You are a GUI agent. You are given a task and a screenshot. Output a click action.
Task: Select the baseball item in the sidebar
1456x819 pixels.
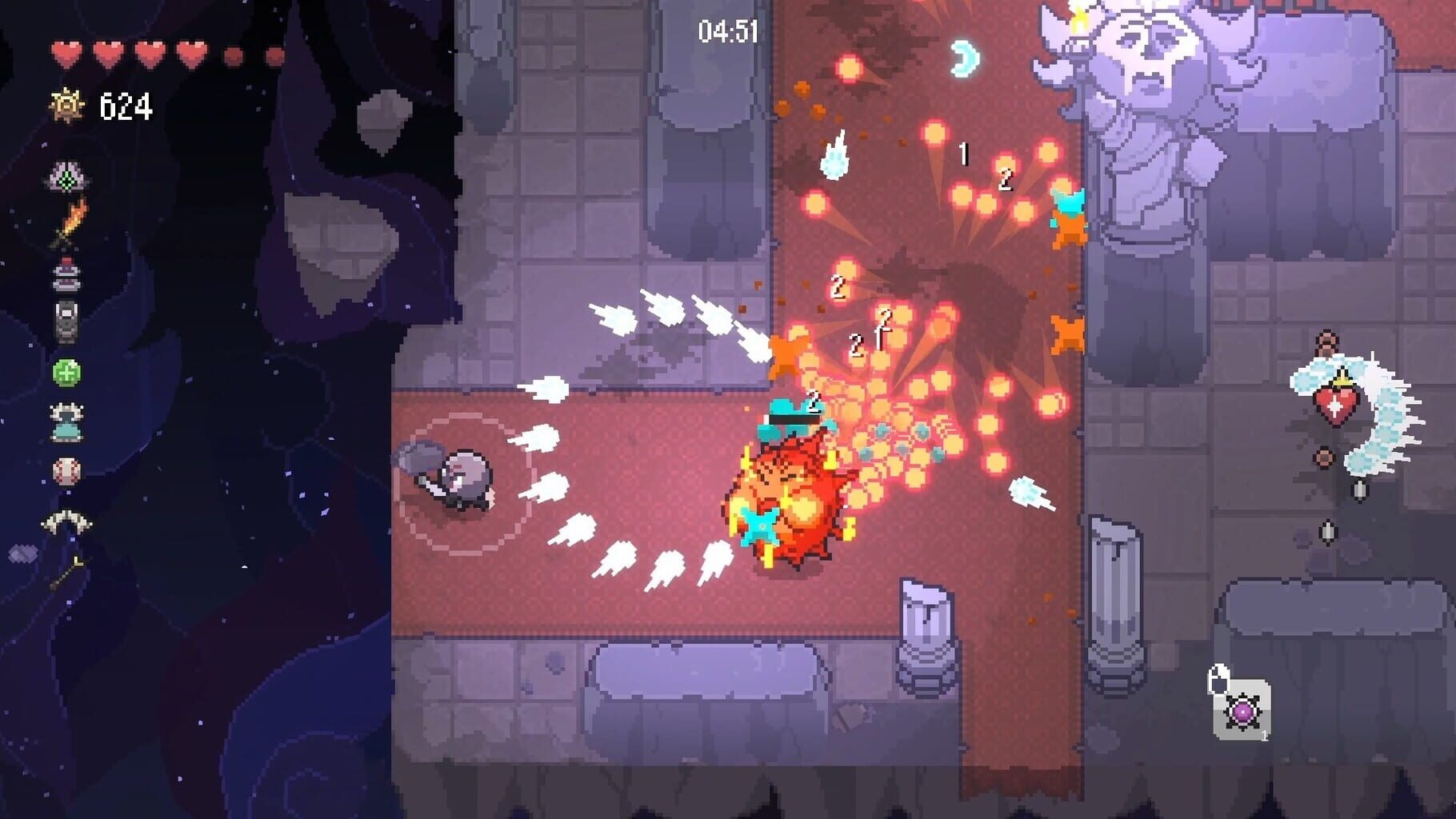click(69, 470)
